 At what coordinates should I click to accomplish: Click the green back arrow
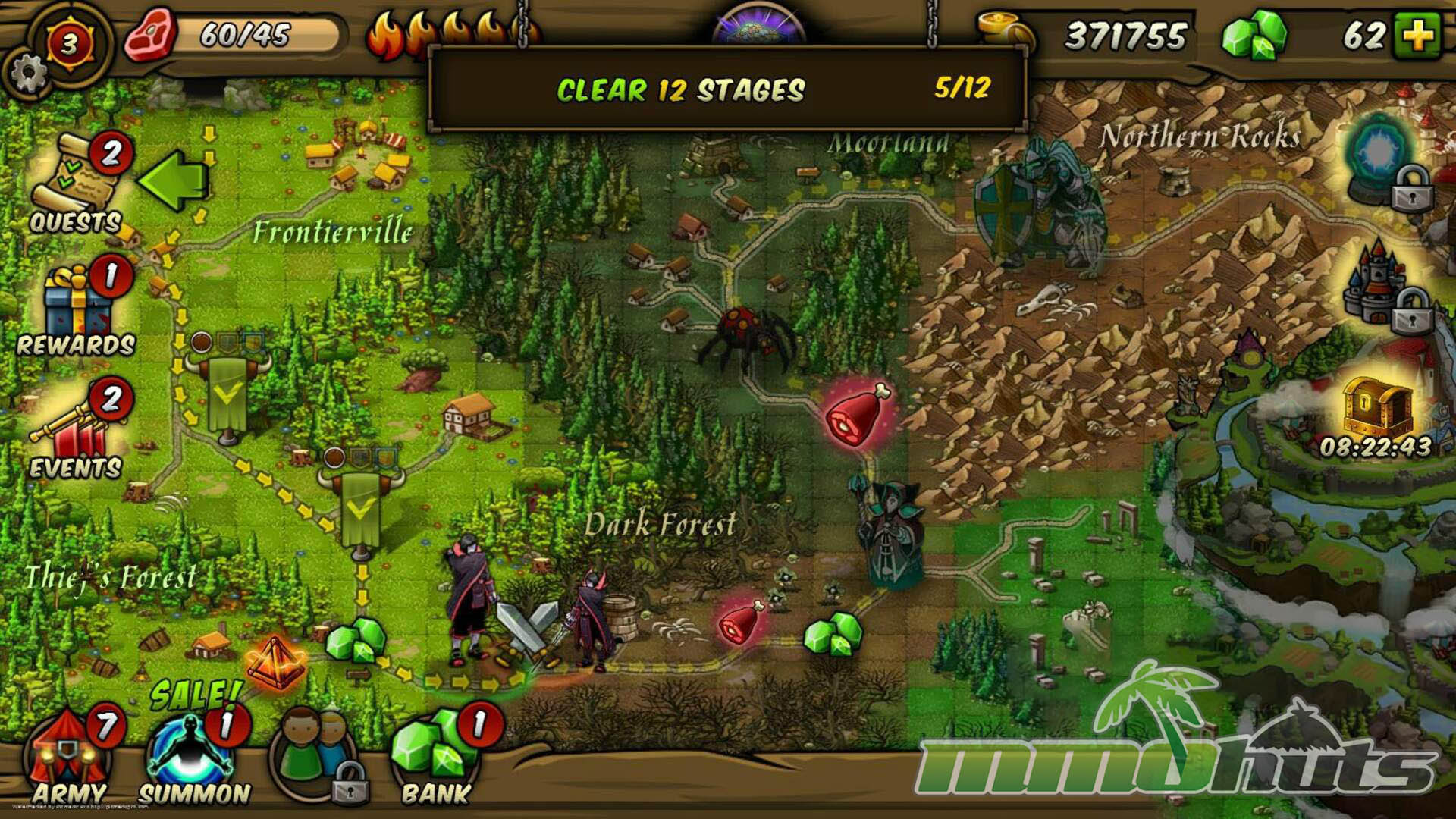pyautogui.click(x=173, y=179)
